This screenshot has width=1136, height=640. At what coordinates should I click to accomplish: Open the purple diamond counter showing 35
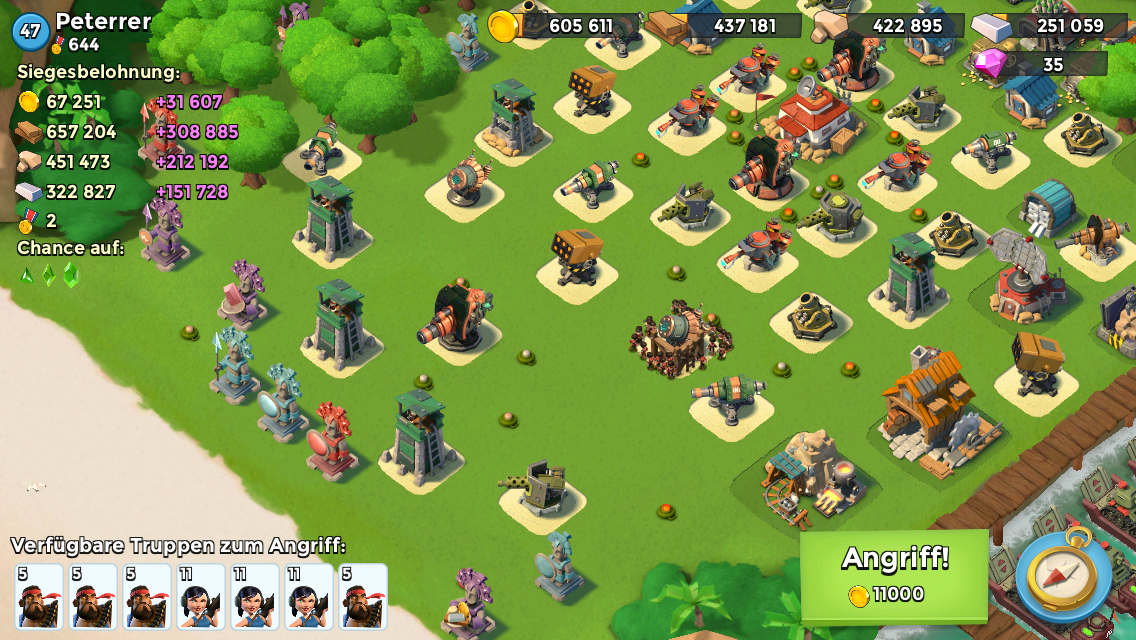pyautogui.click(x=1040, y=64)
